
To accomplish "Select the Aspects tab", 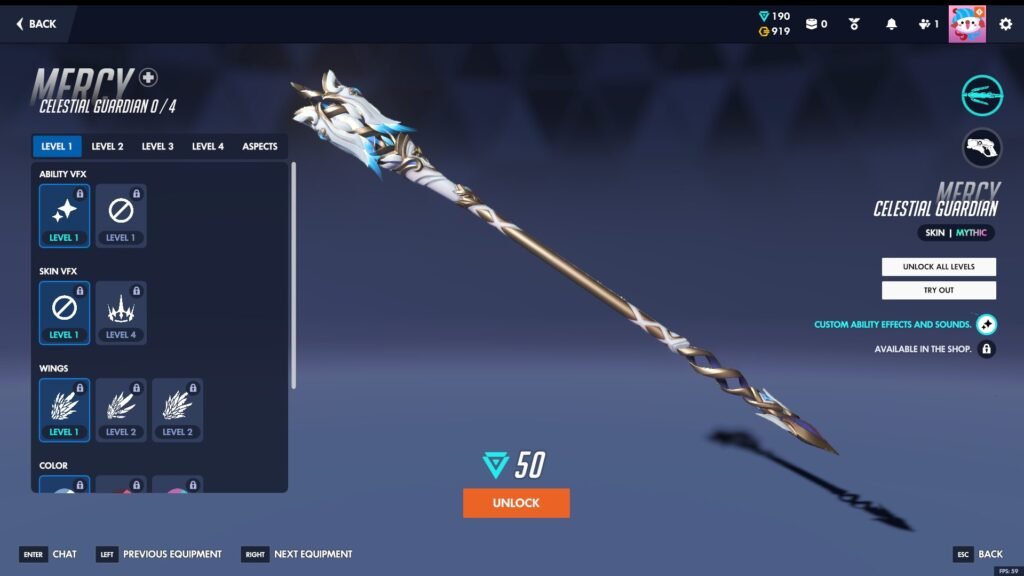I will tap(260, 147).
